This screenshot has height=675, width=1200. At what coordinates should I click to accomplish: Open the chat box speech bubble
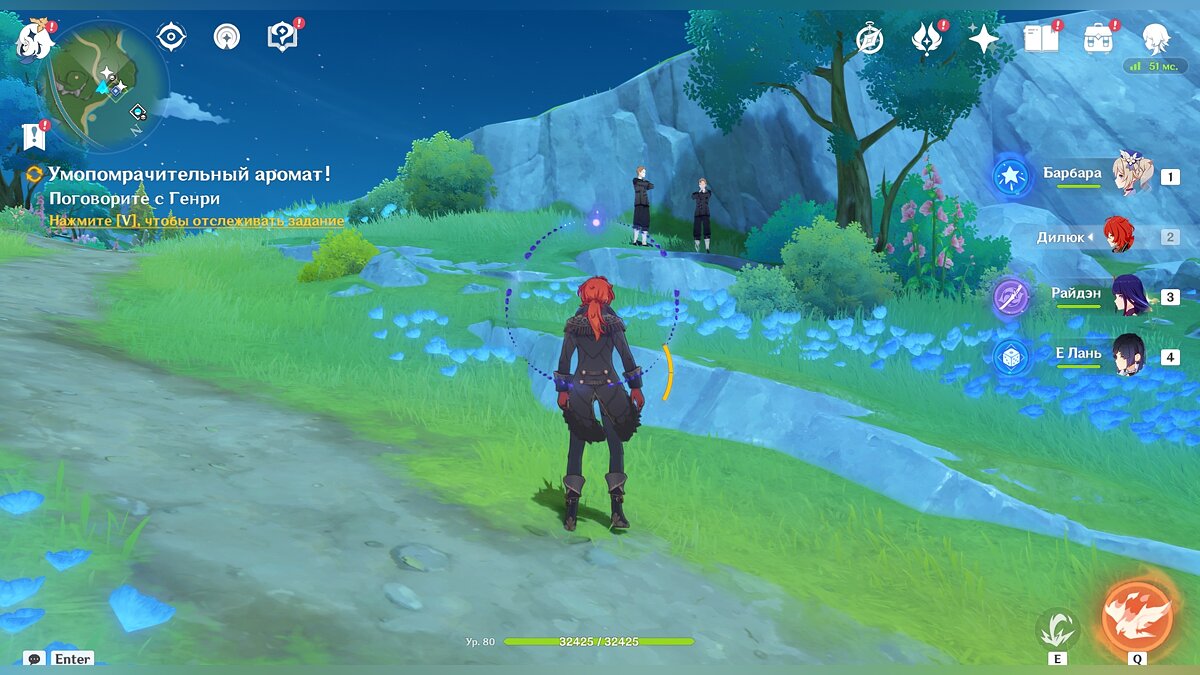click(x=35, y=659)
